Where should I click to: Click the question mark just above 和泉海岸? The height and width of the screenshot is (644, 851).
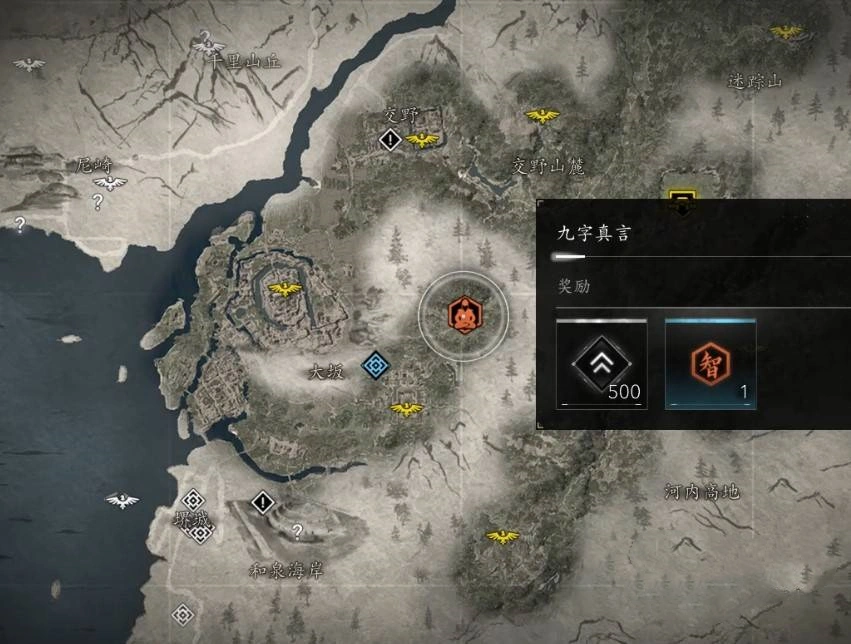(x=296, y=532)
